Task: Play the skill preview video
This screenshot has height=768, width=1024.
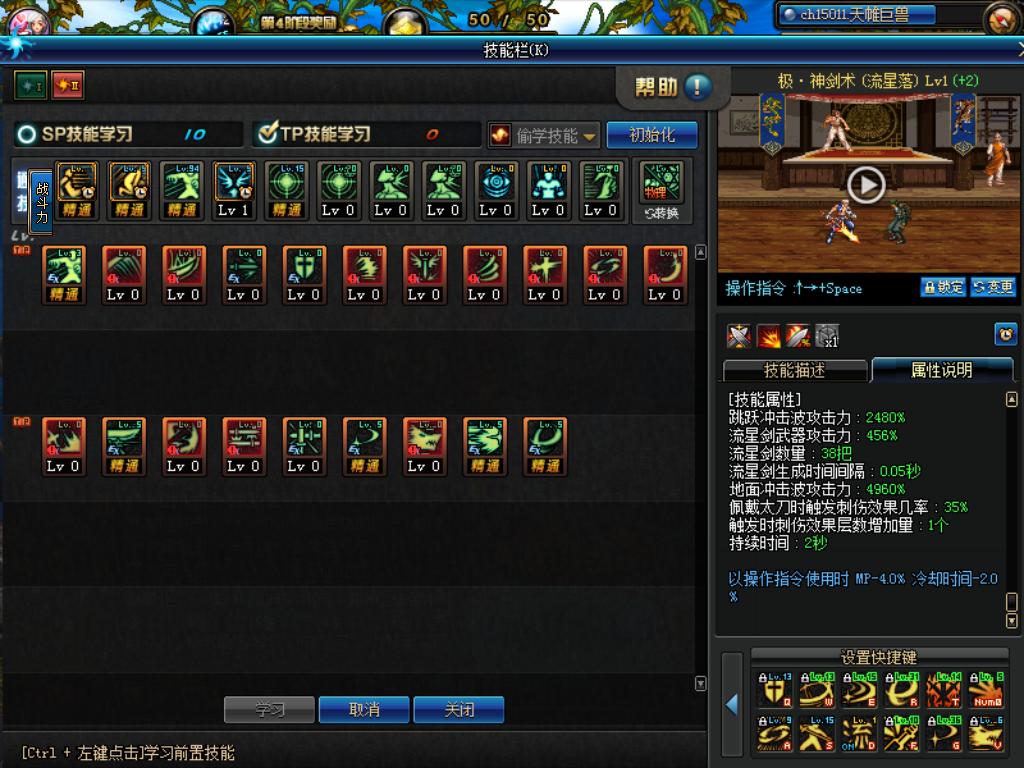Action: coord(866,185)
